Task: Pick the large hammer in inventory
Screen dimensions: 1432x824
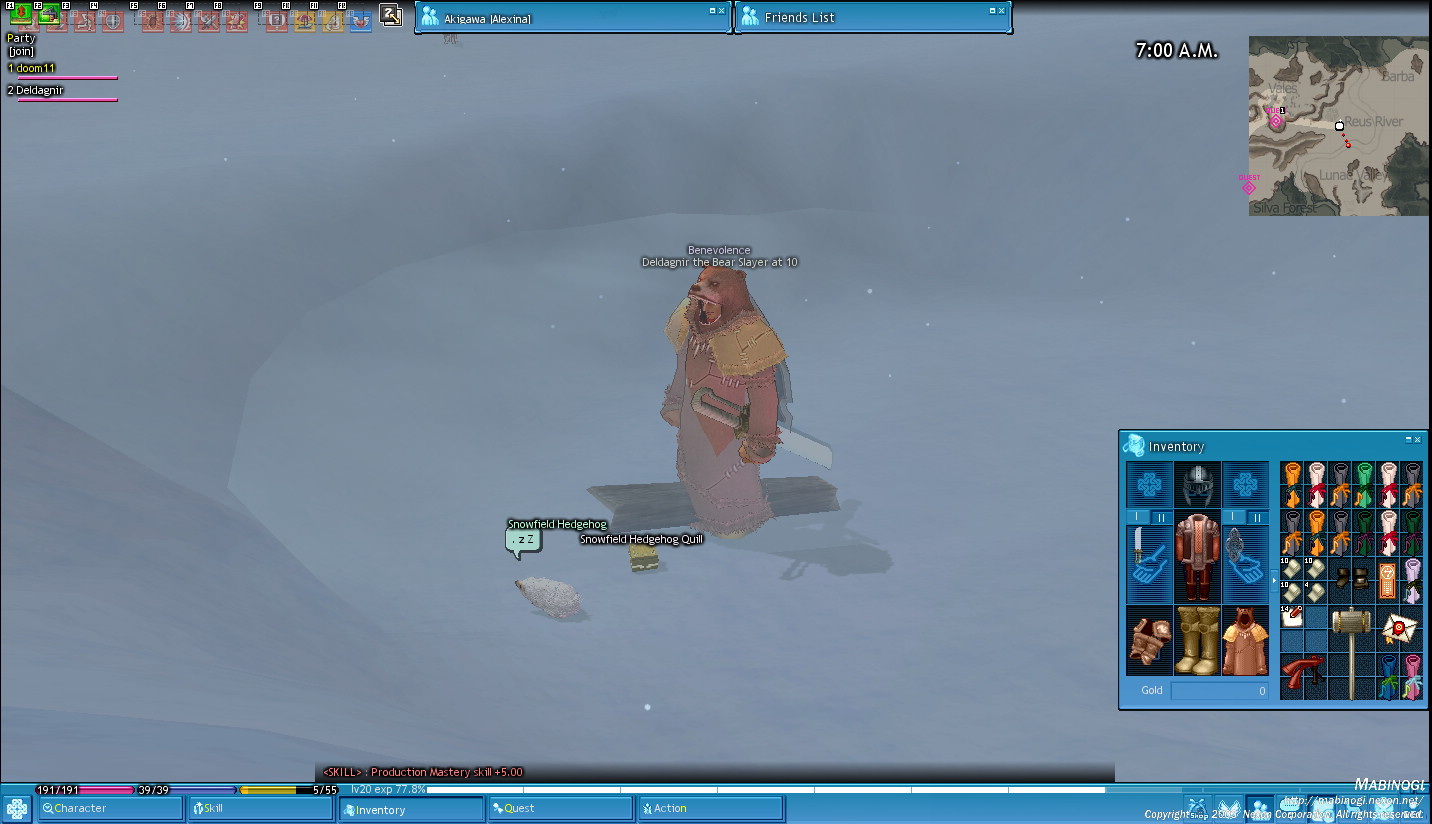Action: pos(1352,652)
